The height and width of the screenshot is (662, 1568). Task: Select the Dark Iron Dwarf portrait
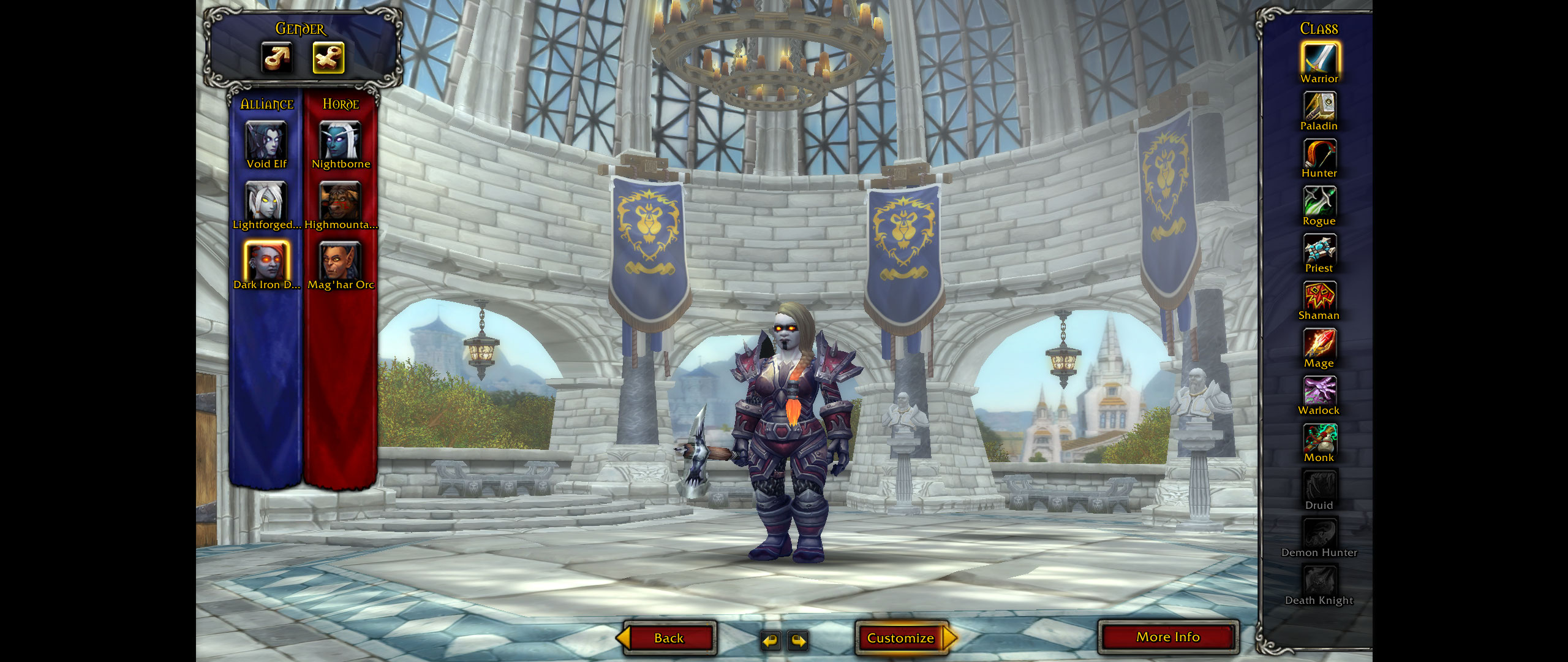click(x=266, y=261)
